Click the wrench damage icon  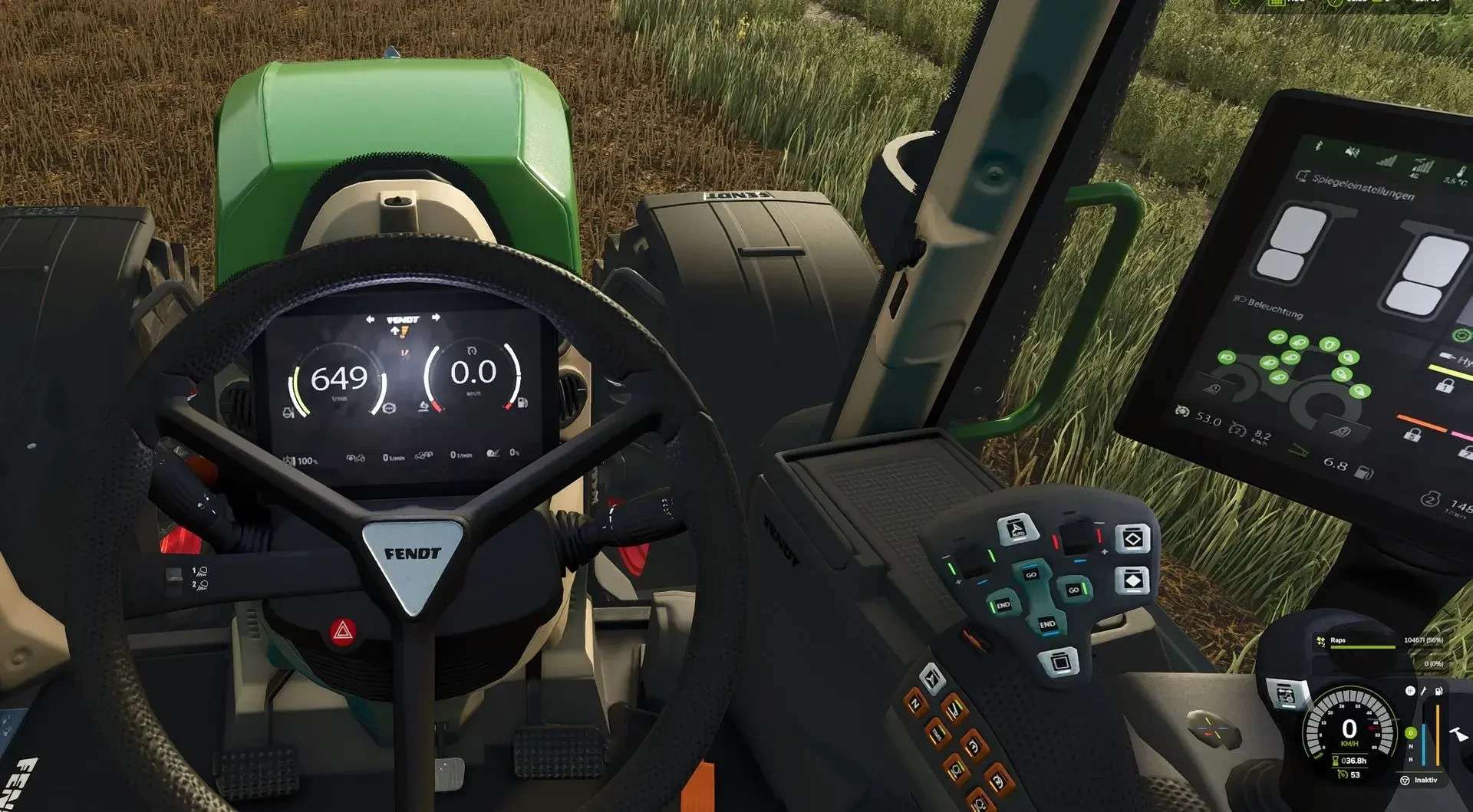pyautogui.click(x=1424, y=691)
